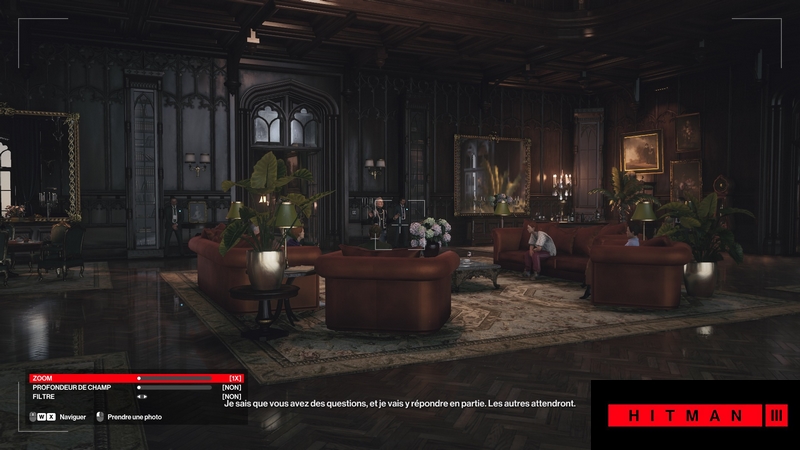Click the FILTRE left/right arrow selector
The image size is (800, 450).
pos(142,396)
